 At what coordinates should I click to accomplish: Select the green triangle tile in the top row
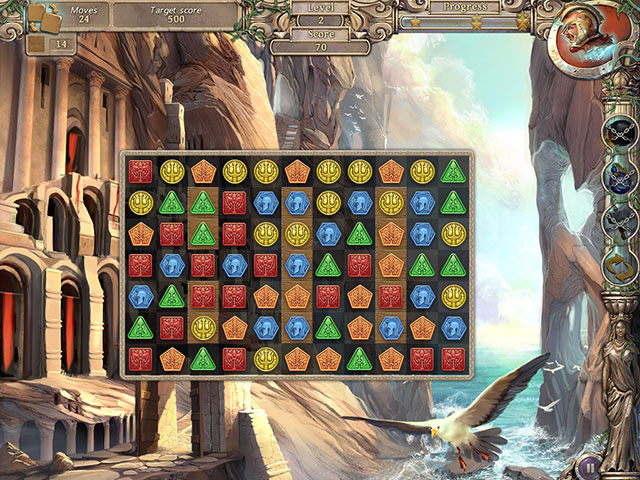tap(453, 171)
